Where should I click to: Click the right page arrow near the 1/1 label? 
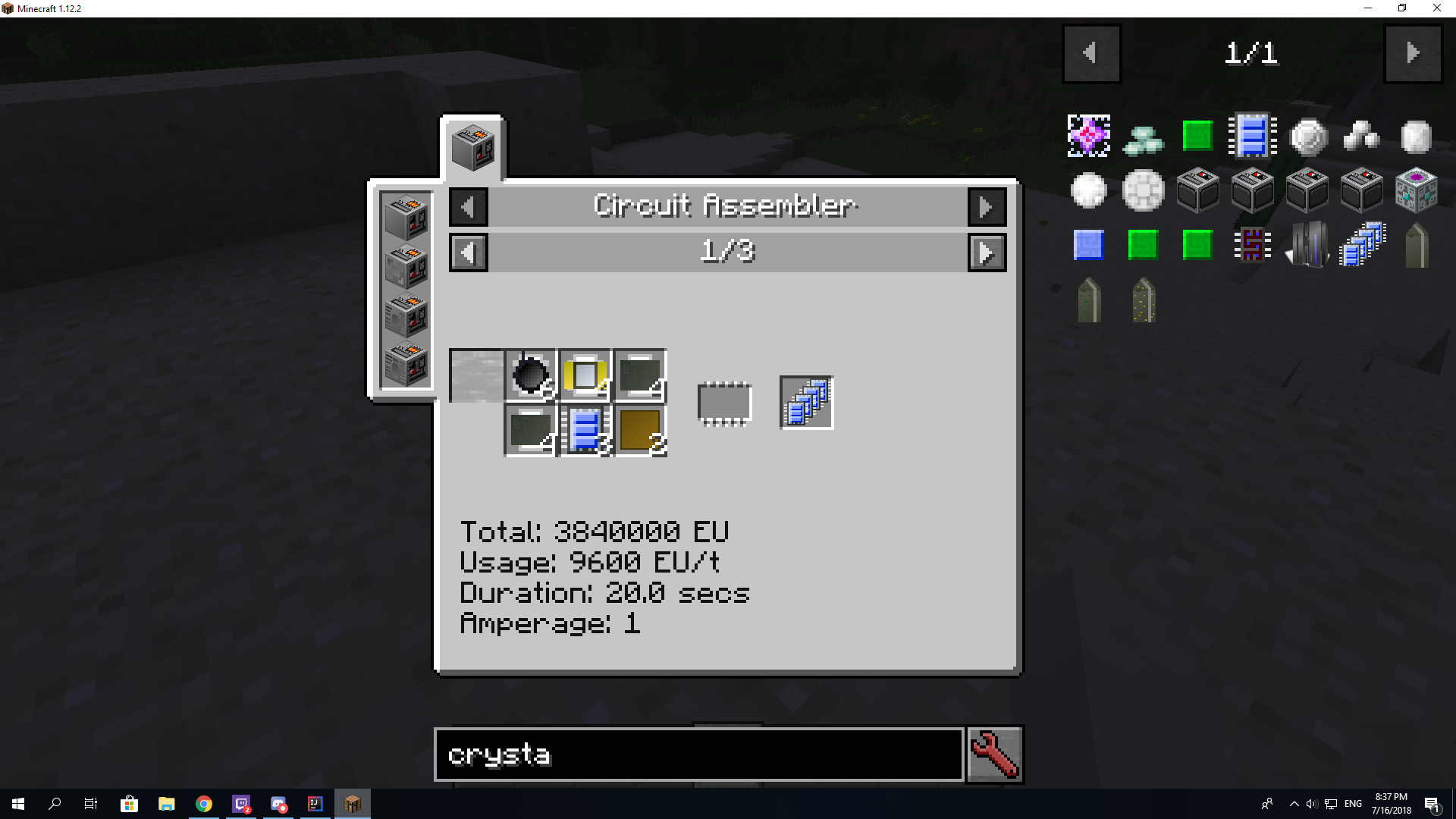[1412, 53]
